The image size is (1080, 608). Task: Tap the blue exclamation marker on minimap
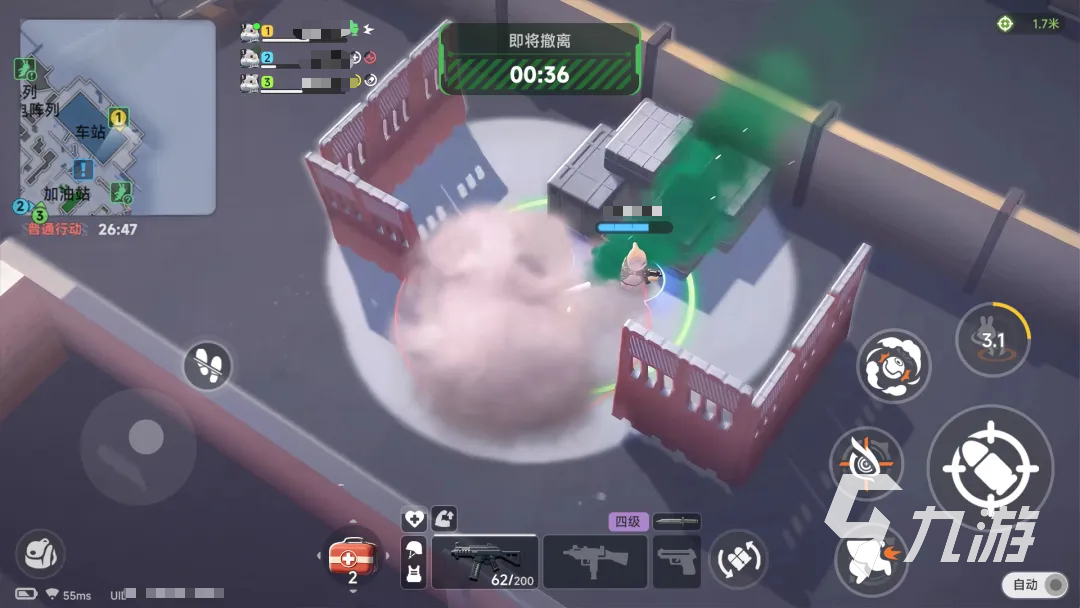83,170
